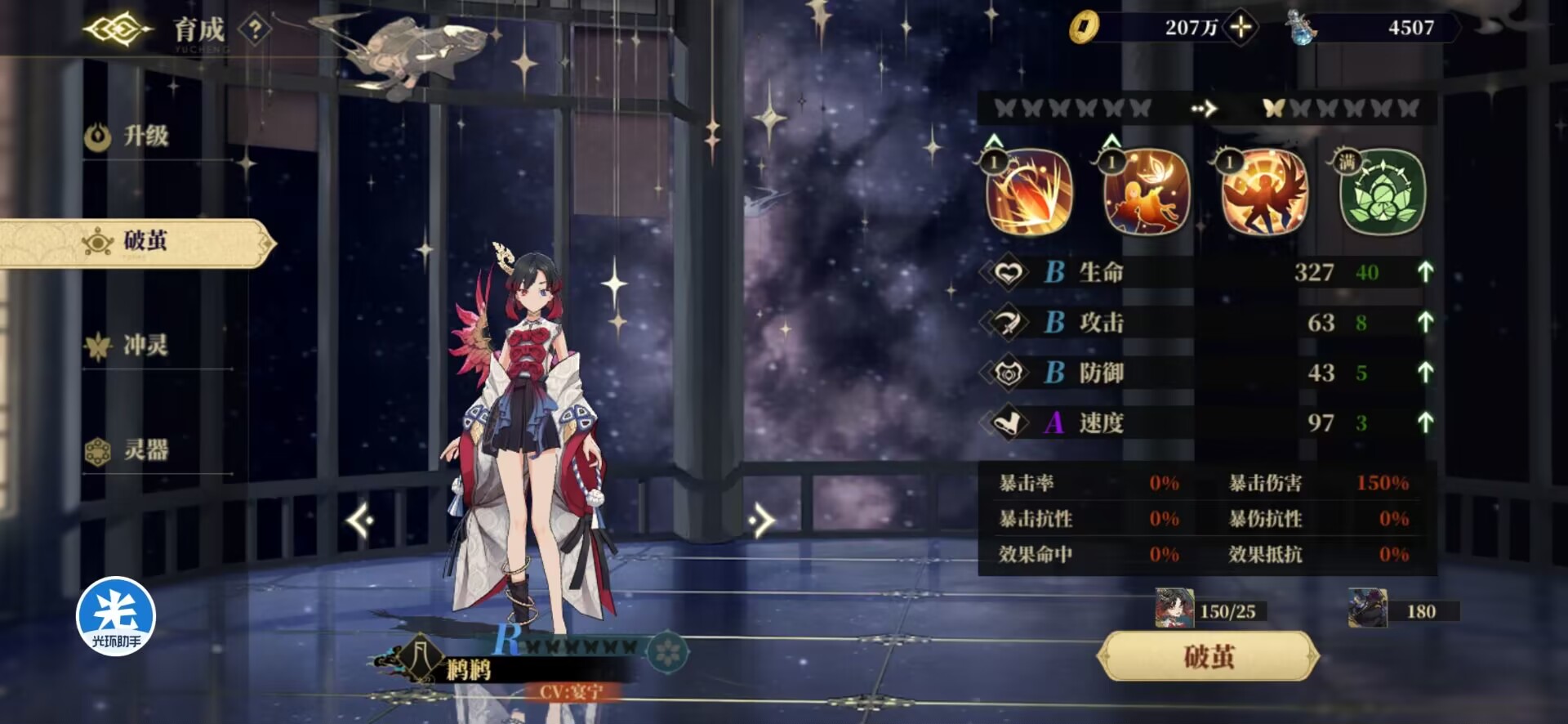Show the previous character with the left arrow
The image size is (1568, 724).
tap(360, 521)
